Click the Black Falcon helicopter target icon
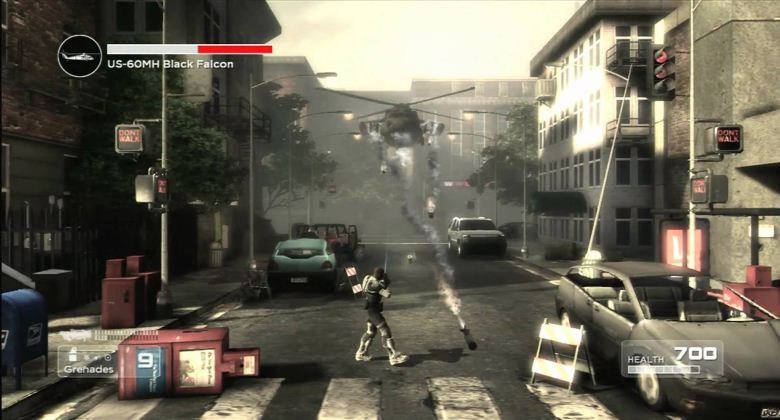The image size is (780, 420). [79, 56]
